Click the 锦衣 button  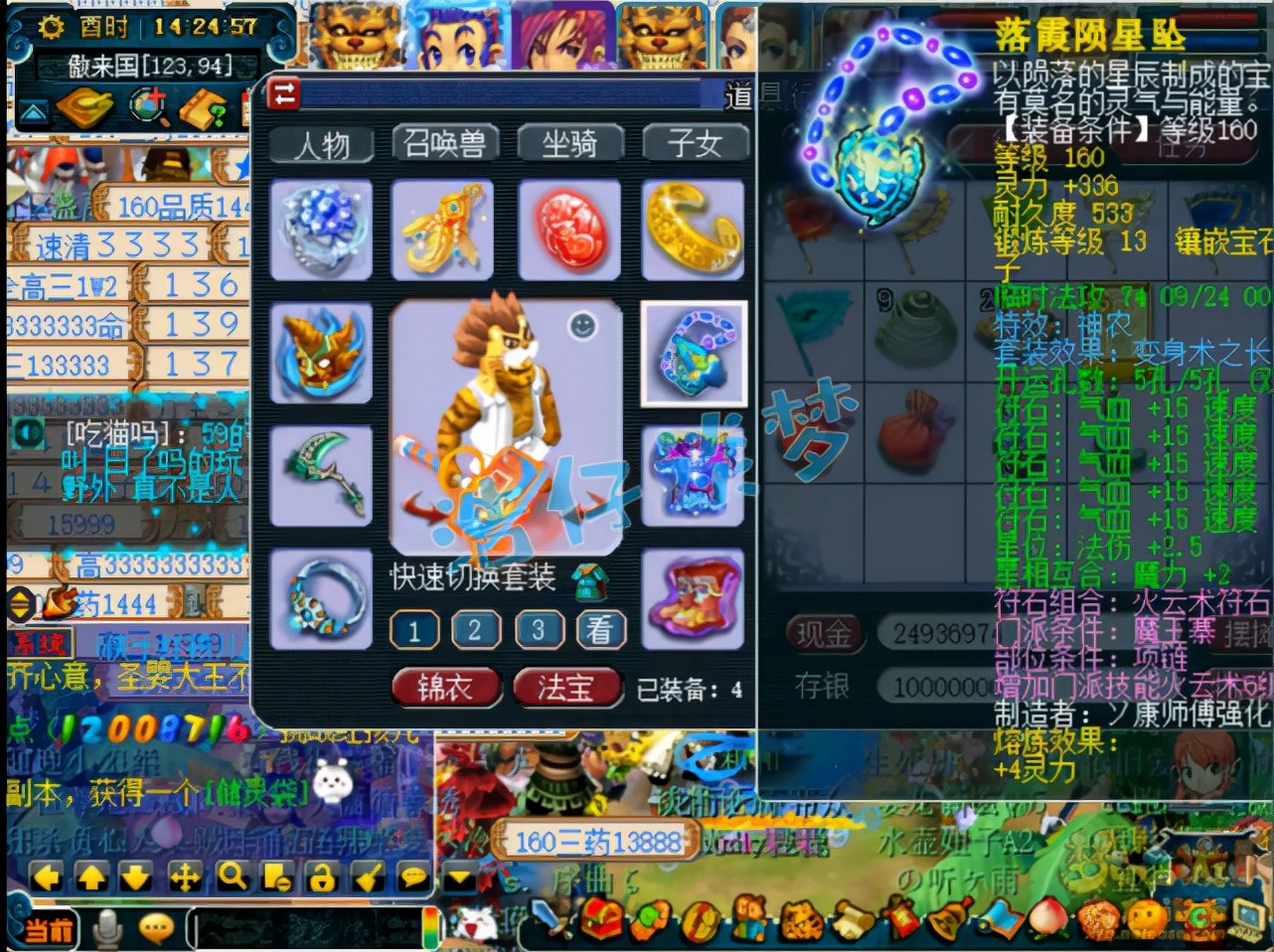coord(444,686)
